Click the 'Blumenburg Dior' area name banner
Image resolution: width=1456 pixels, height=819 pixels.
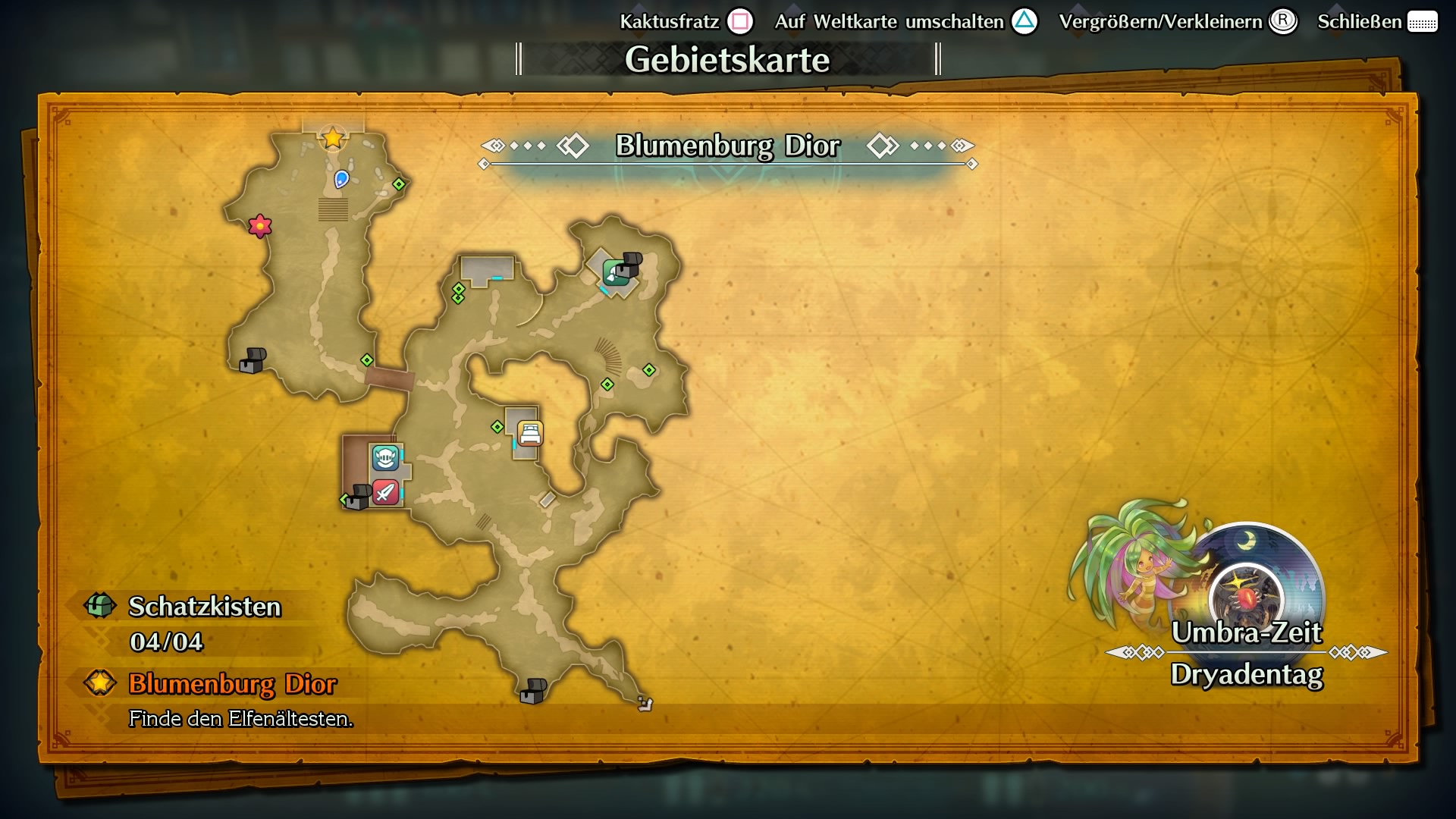click(728, 146)
